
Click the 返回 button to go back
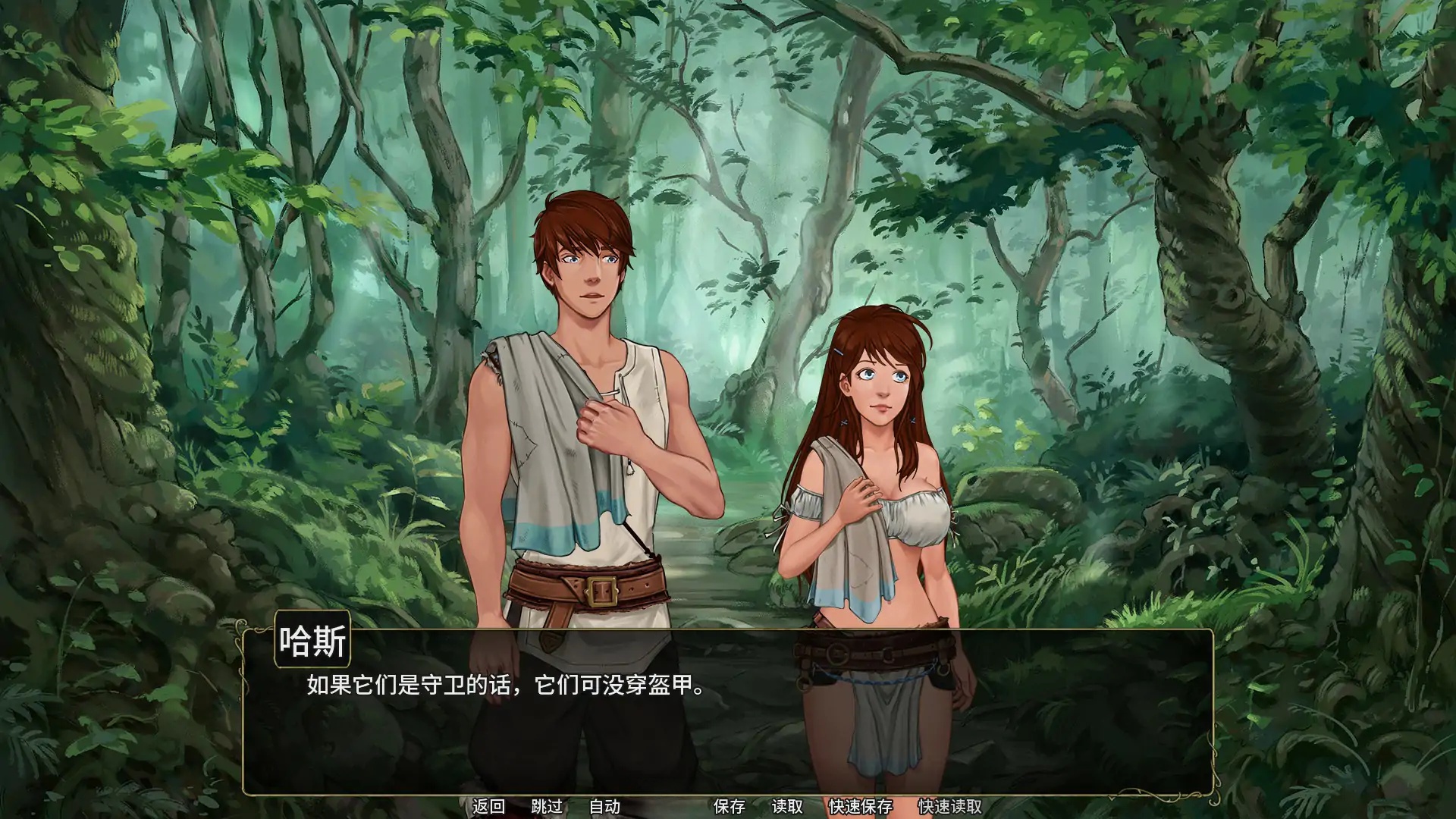(x=490, y=807)
